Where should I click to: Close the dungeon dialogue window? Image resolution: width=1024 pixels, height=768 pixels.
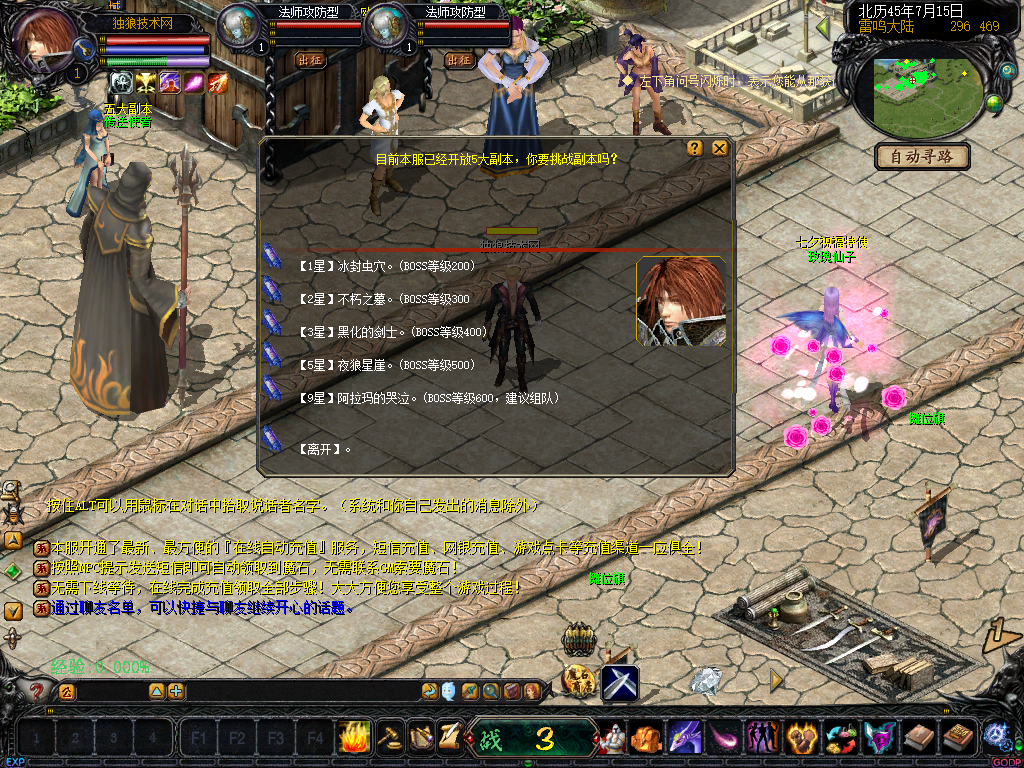coord(720,148)
